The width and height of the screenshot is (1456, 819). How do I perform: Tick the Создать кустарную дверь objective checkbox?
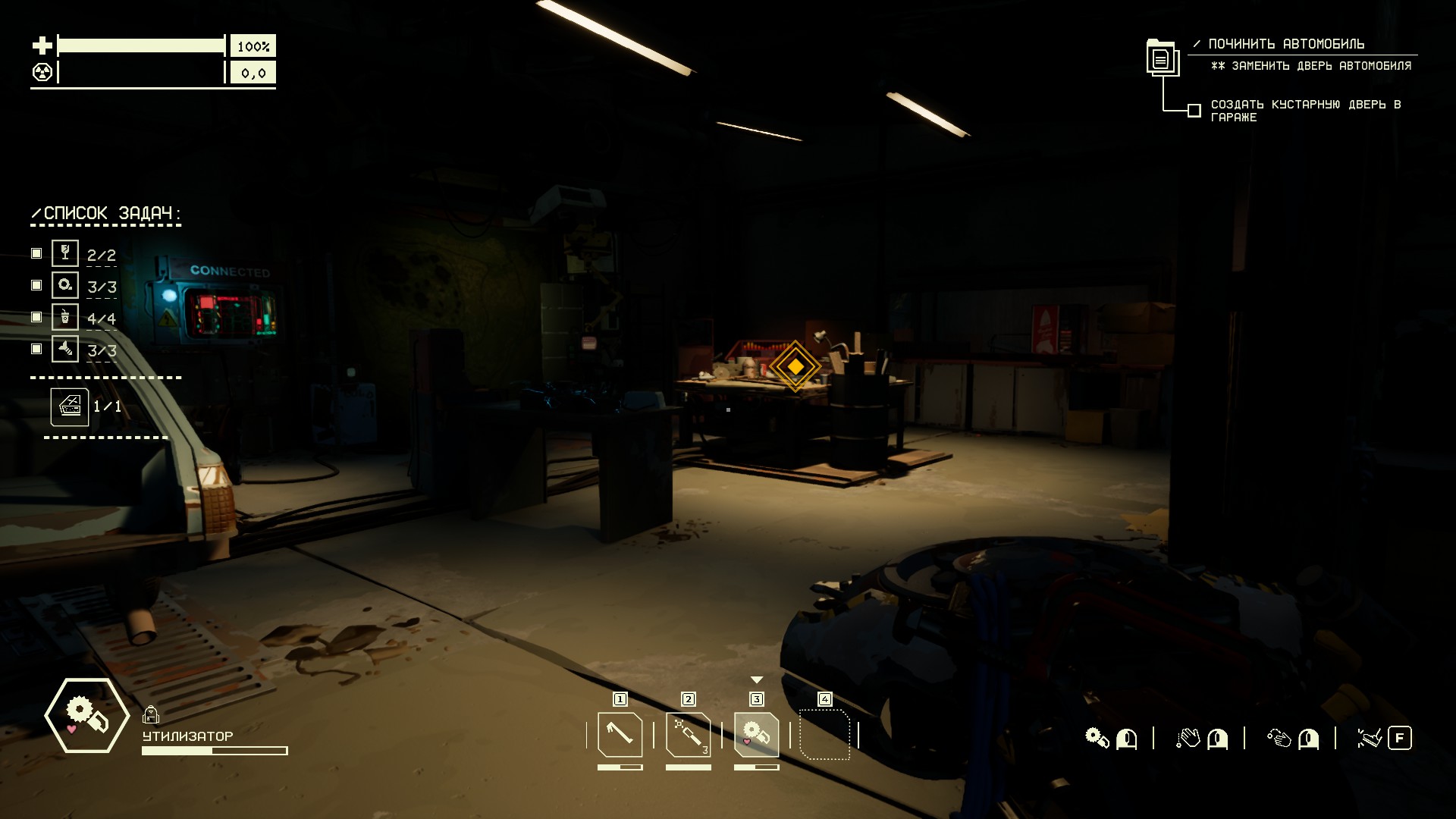click(1194, 111)
